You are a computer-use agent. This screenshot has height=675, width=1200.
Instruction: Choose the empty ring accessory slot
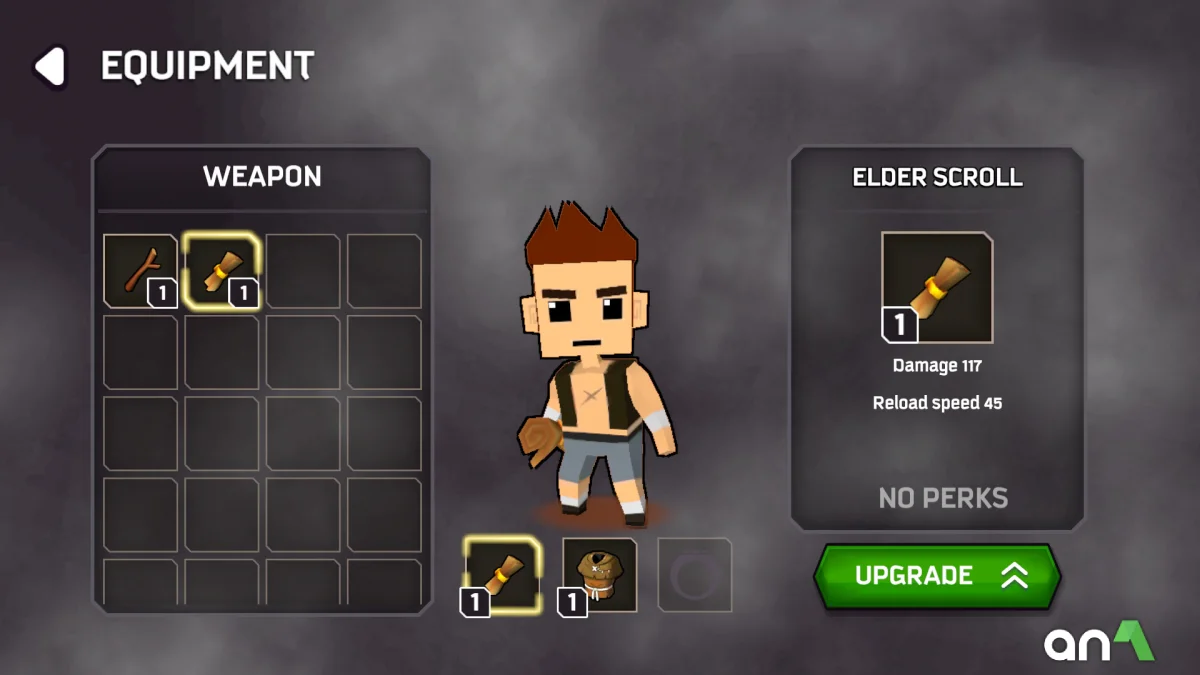tap(694, 575)
